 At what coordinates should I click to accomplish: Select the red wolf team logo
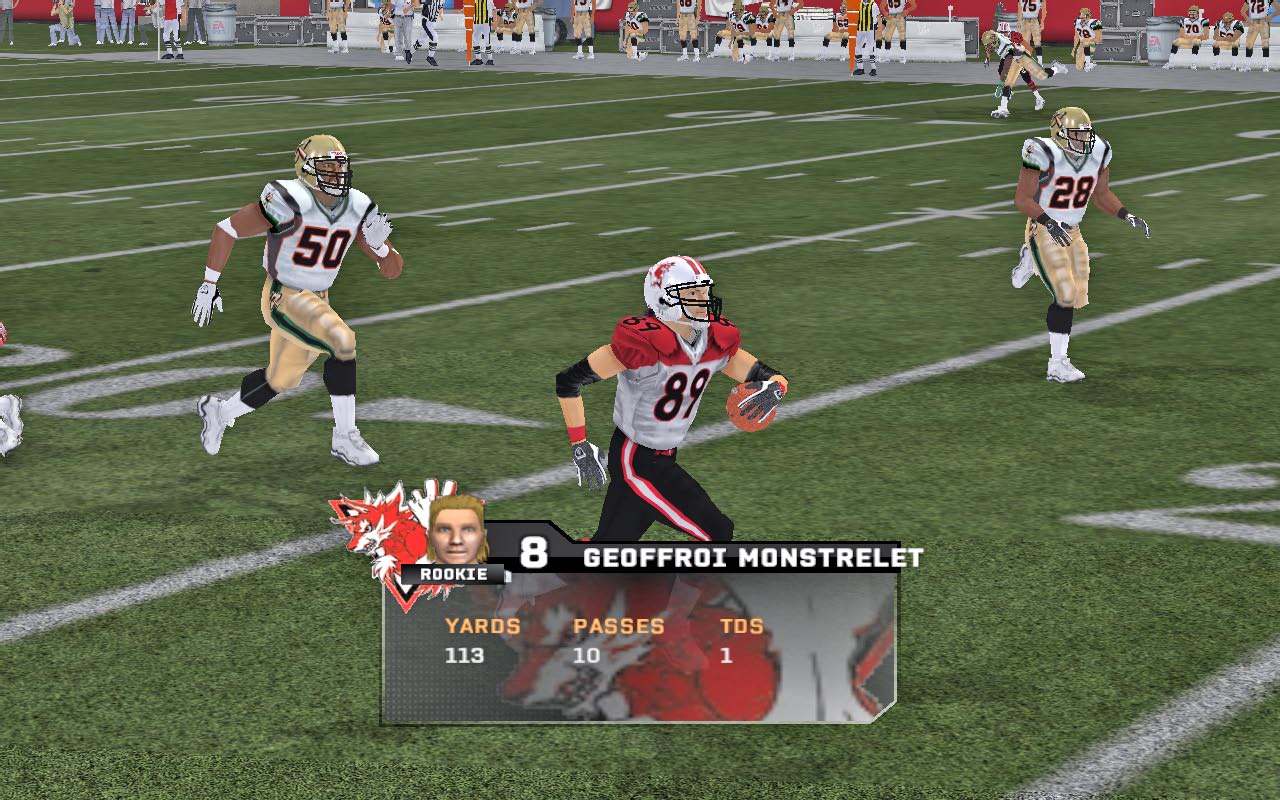(x=376, y=528)
